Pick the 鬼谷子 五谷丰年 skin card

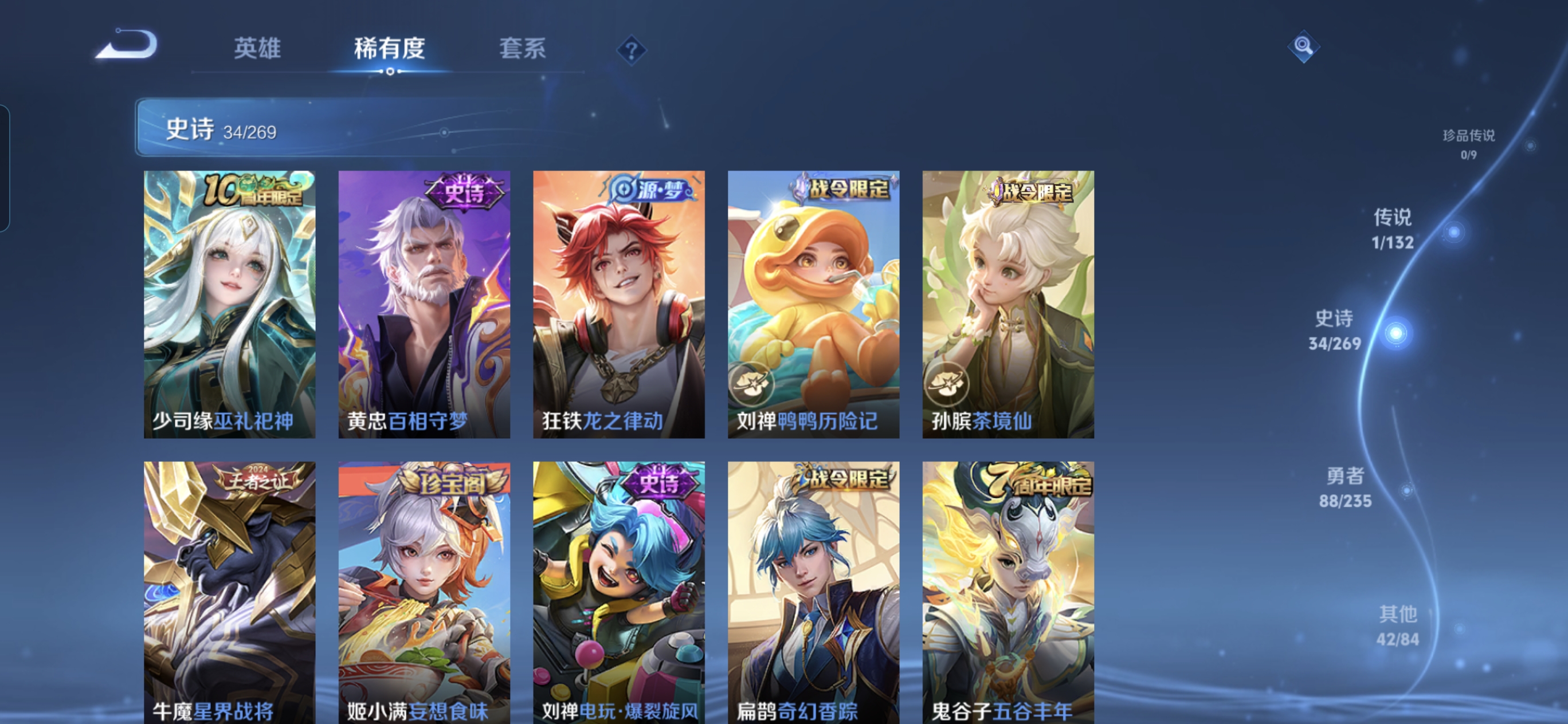1008,591
